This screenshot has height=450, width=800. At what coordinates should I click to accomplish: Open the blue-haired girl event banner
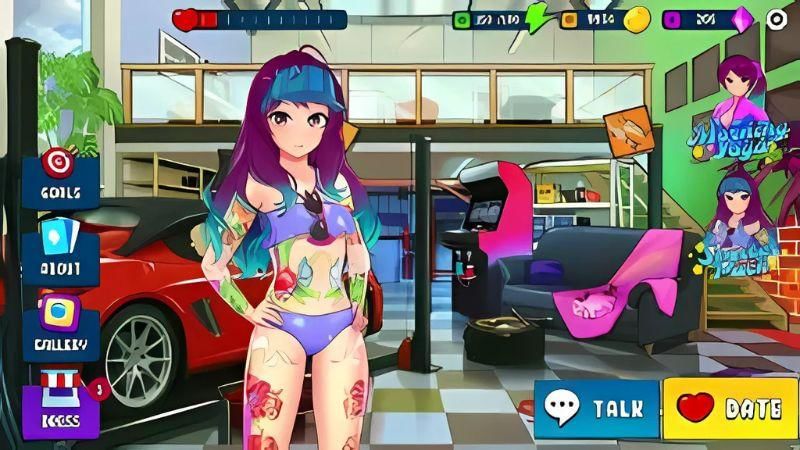[x=739, y=225]
